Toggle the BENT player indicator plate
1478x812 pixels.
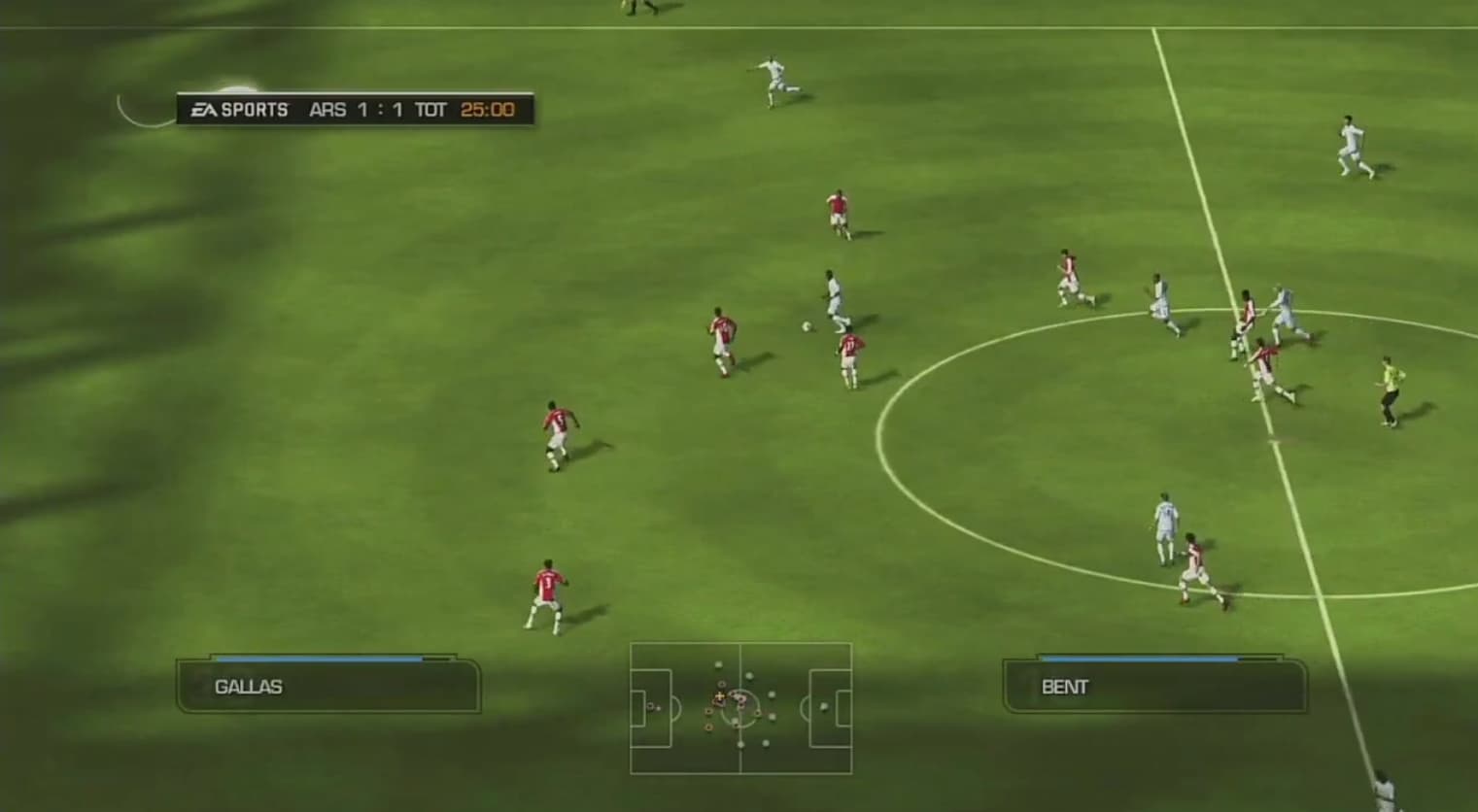click(x=1154, y=686)
